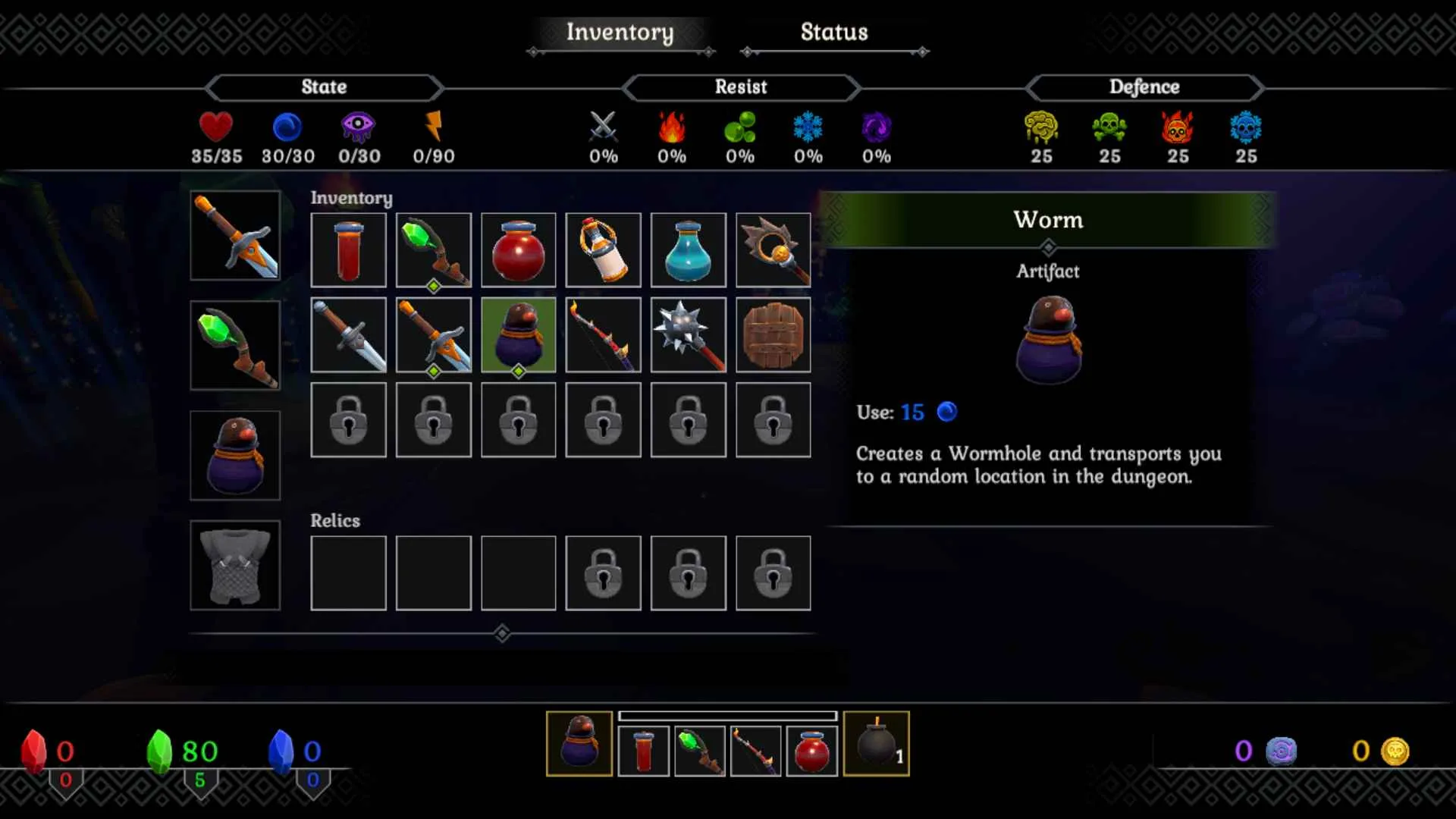The image size is (1456, 819).
Task: Select the plain steel sword slot
Action: (x=349, y=335)
